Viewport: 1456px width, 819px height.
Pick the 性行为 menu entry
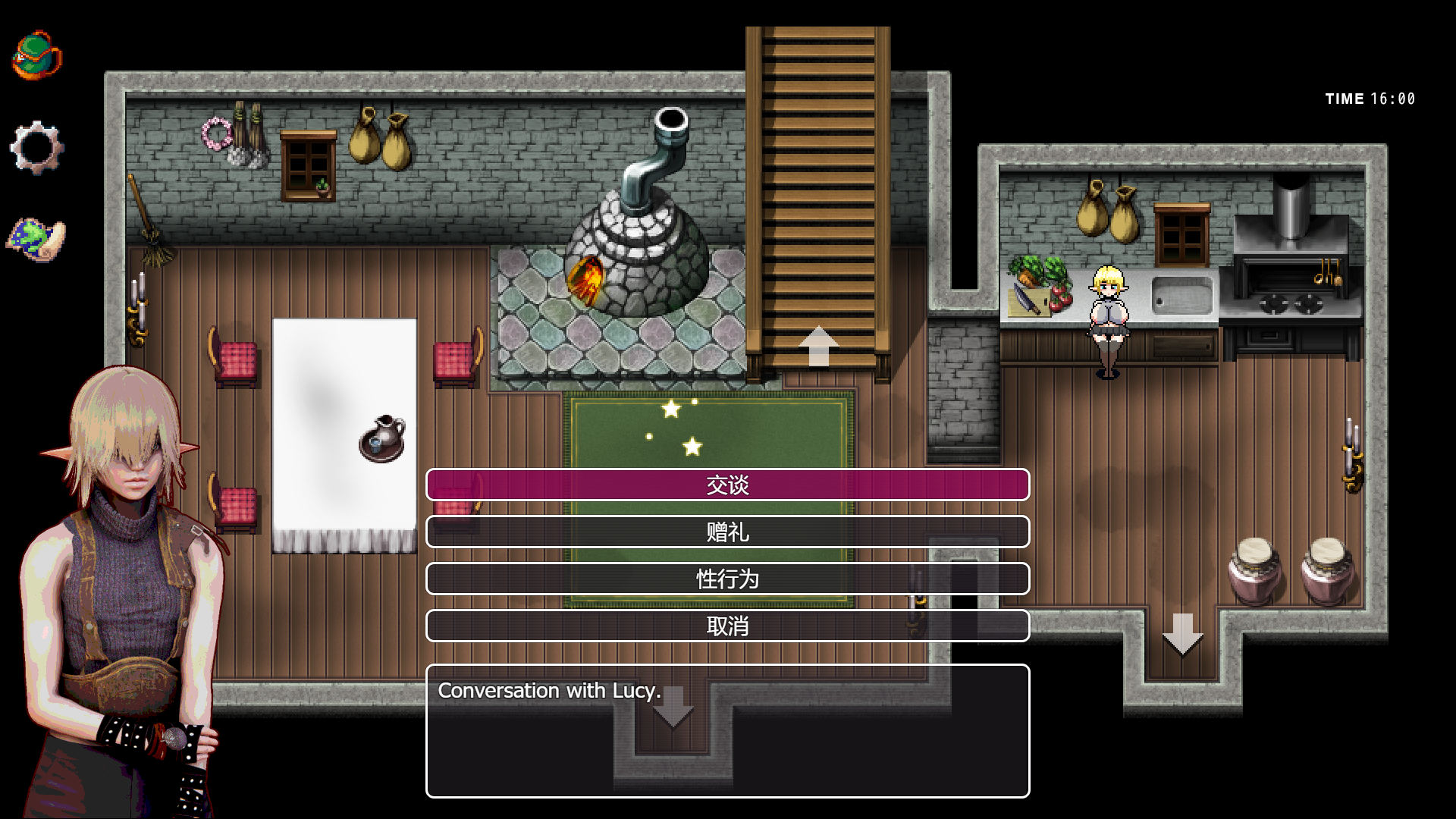coord(727,579)
